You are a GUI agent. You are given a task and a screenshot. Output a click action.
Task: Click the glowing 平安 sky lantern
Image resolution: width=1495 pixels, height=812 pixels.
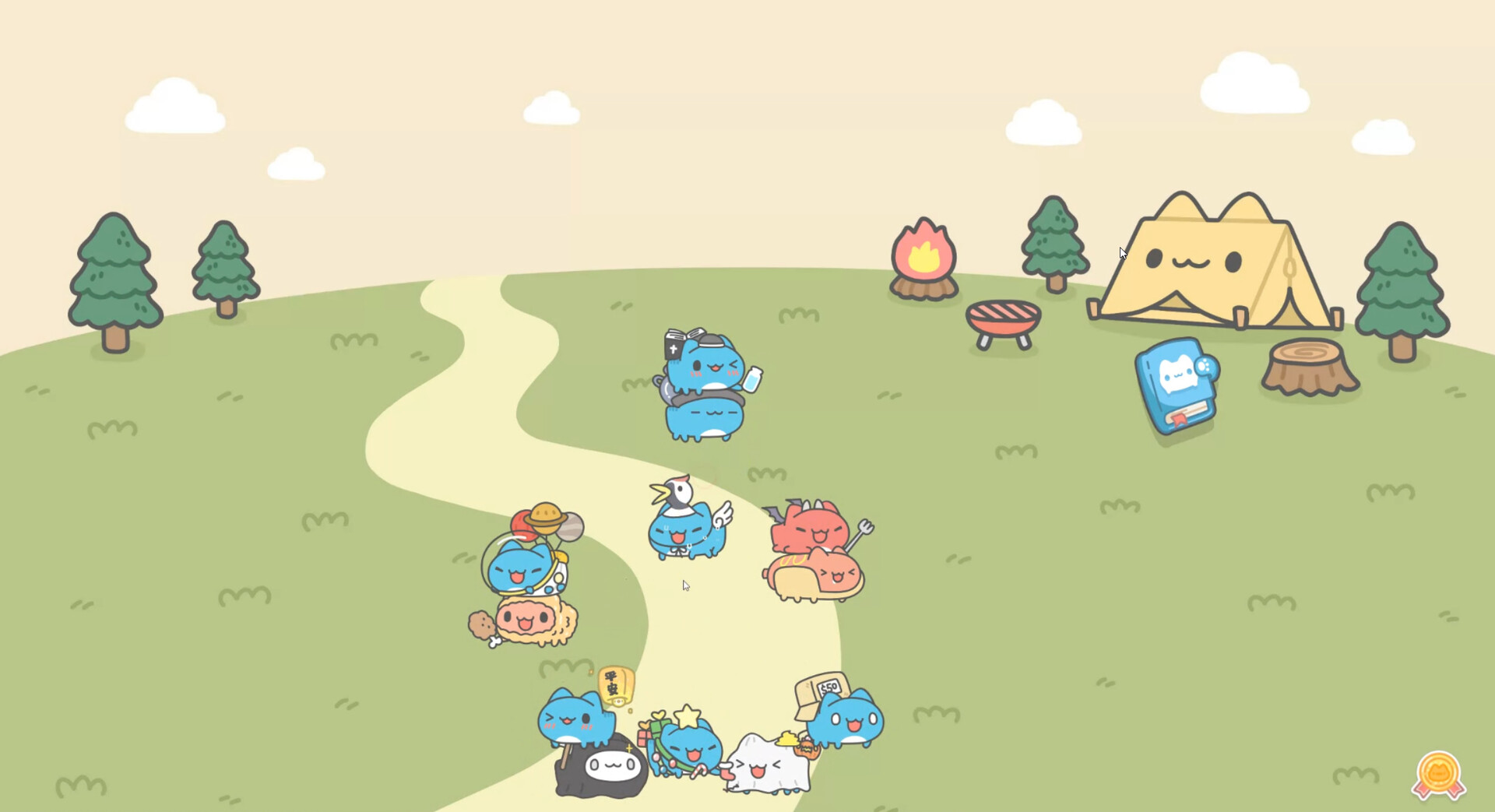615,685
